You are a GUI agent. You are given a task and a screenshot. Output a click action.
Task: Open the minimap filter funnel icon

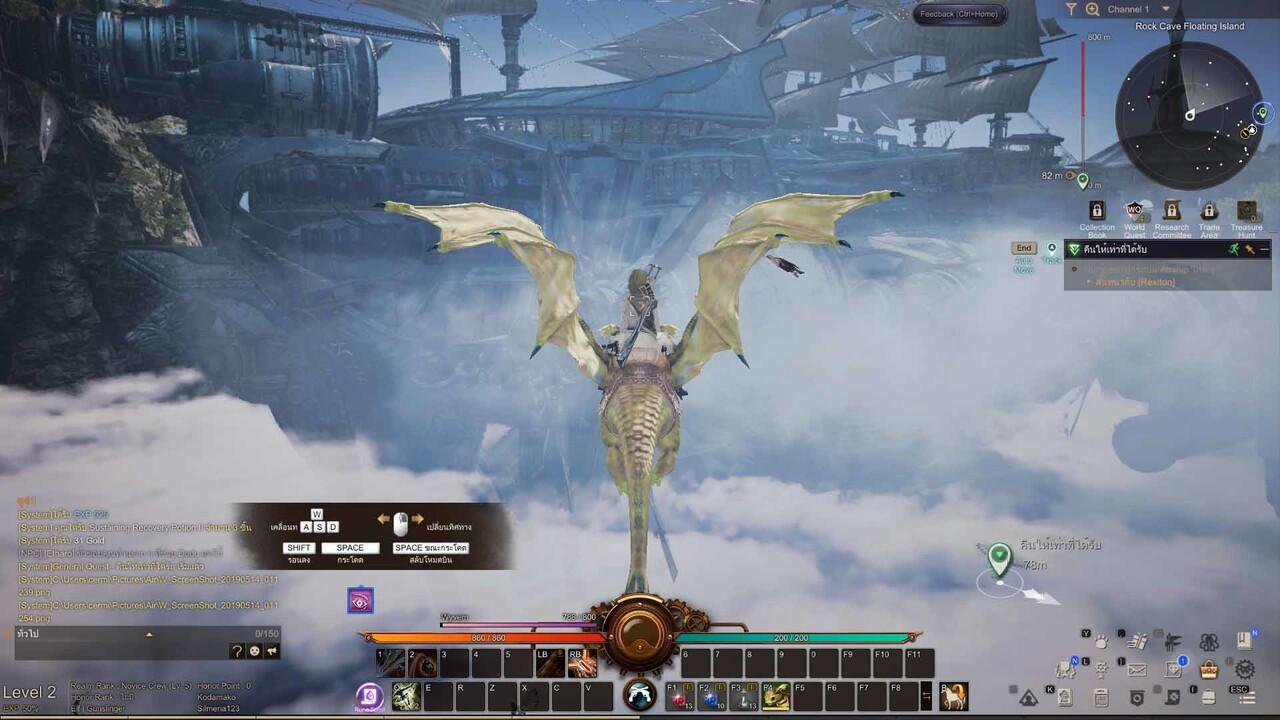(1071, 9)
